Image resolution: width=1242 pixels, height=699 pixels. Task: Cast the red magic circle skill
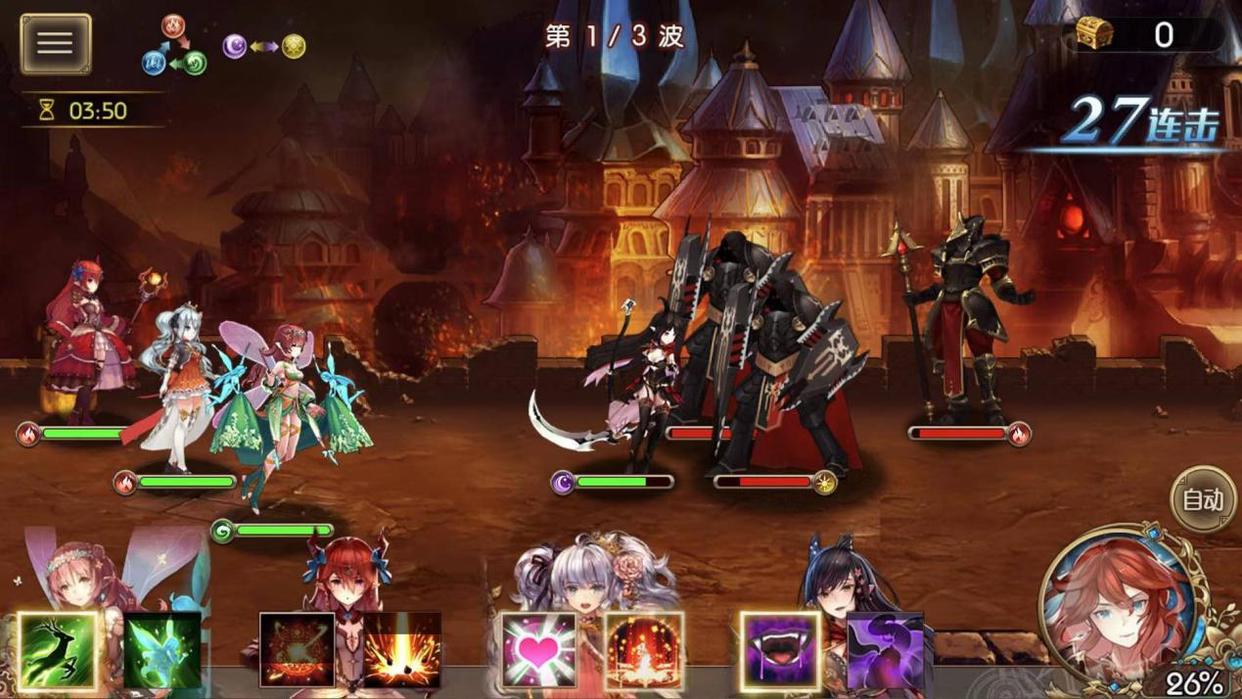click(x=297, y=651)
